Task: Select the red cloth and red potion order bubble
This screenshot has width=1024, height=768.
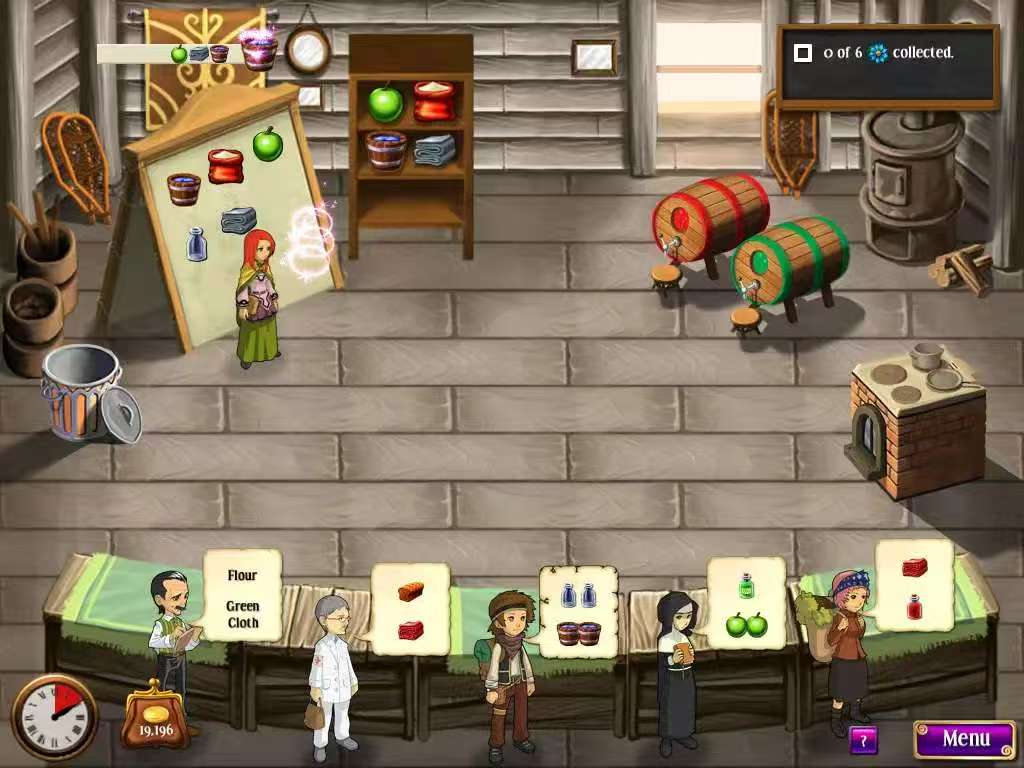Action: [x=914, y=586]
